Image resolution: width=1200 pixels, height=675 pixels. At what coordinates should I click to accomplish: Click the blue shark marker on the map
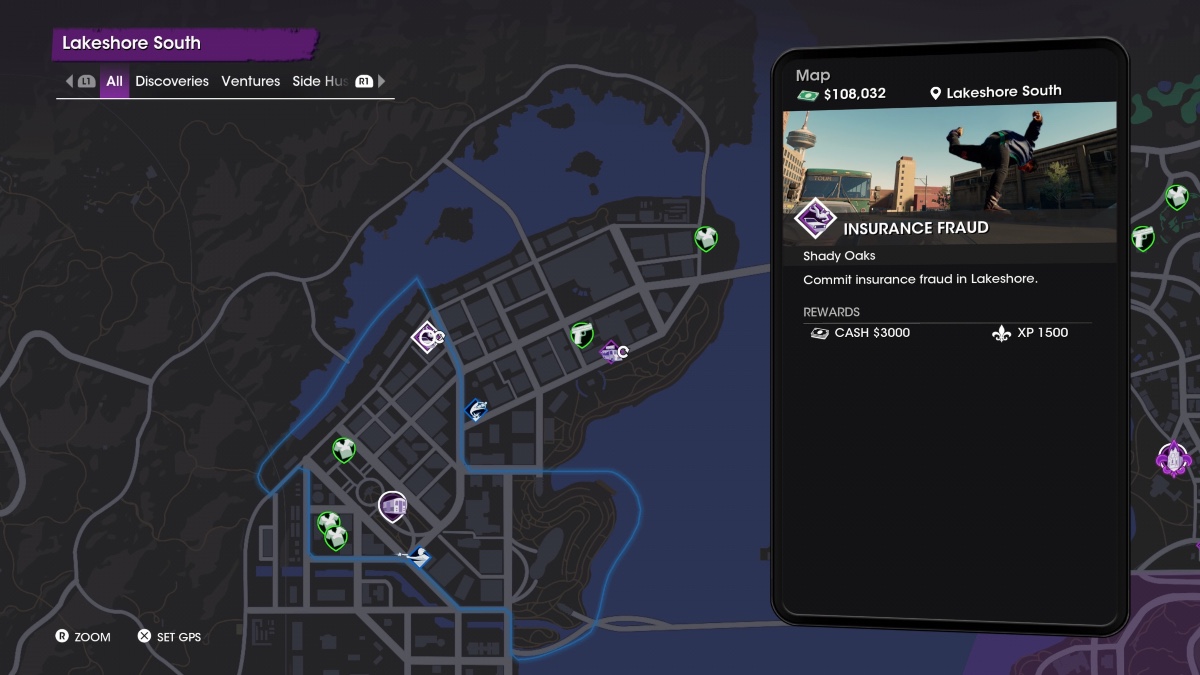[x=477, y=409]
